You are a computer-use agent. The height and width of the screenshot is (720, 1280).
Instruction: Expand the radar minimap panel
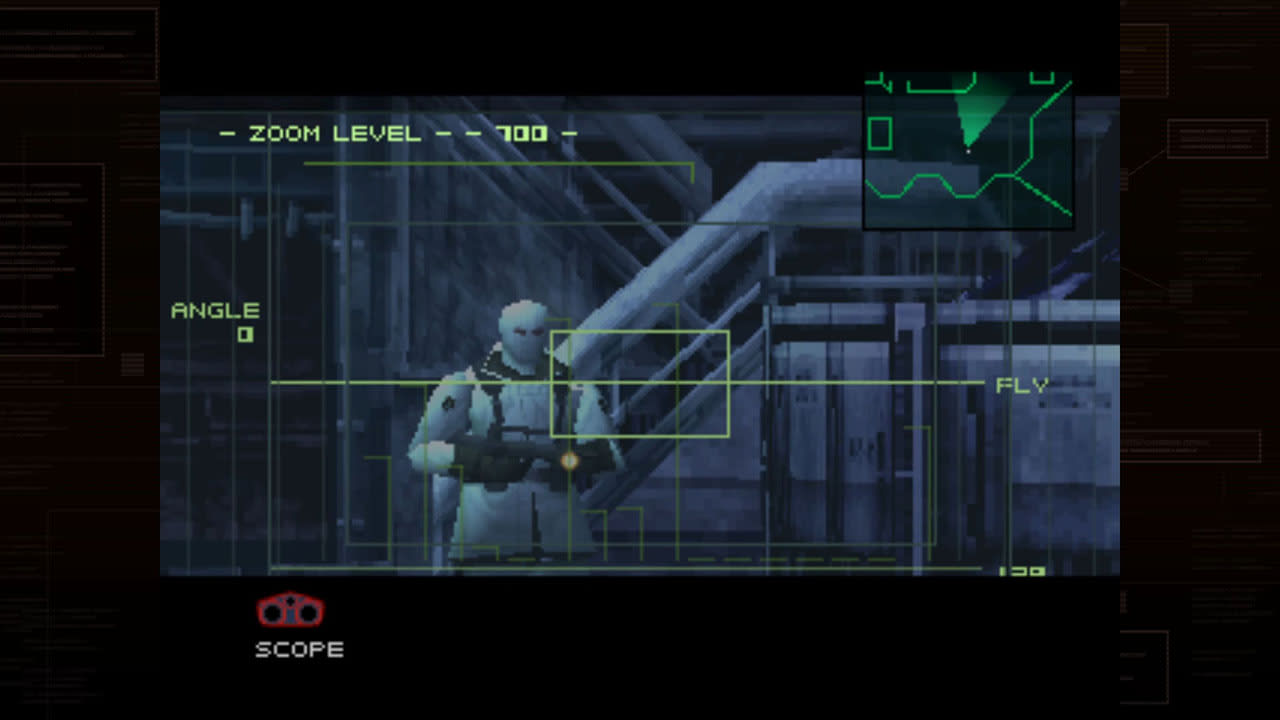[966, 150]
